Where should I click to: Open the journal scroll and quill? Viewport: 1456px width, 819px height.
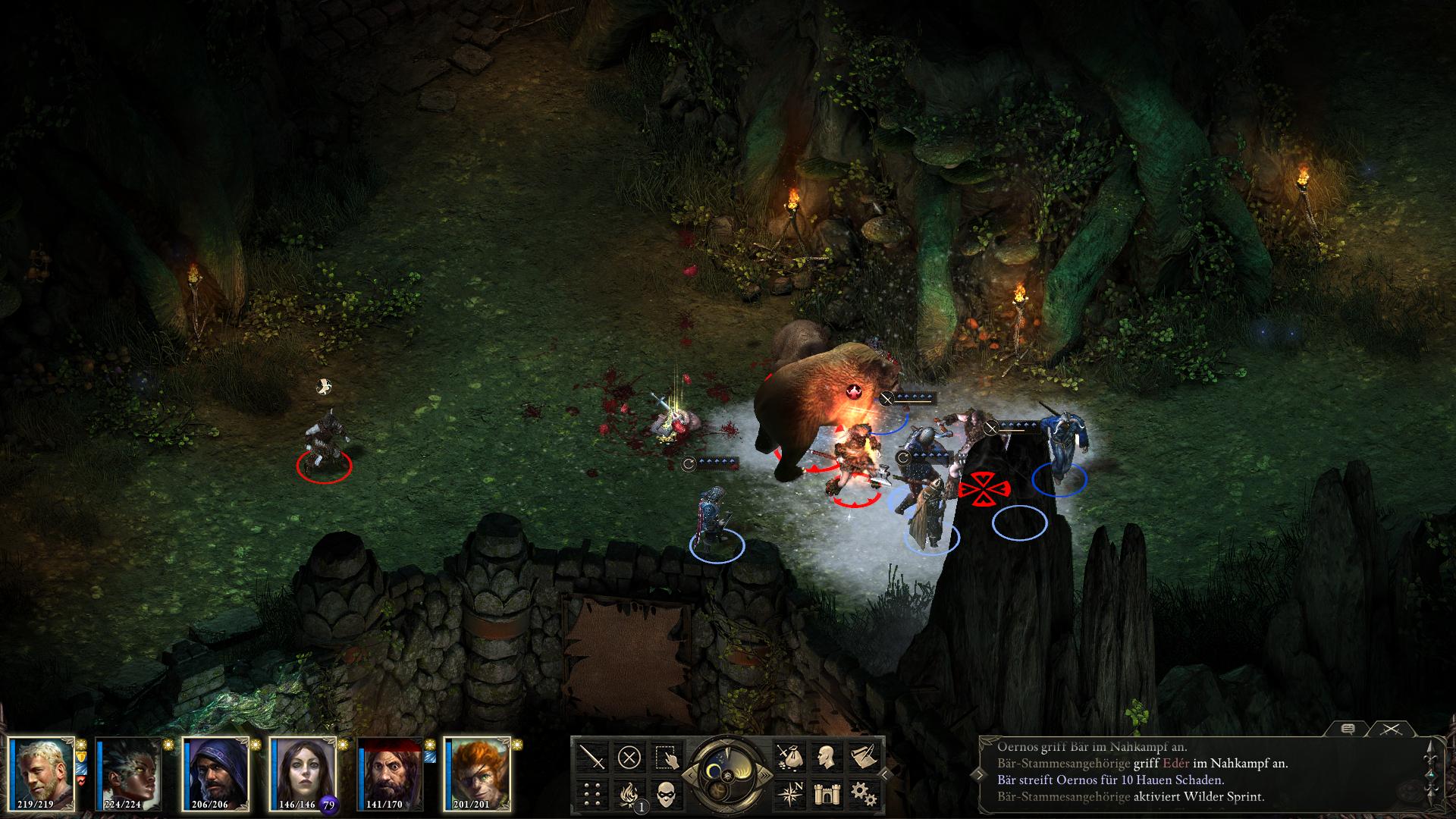coord(863,757)
